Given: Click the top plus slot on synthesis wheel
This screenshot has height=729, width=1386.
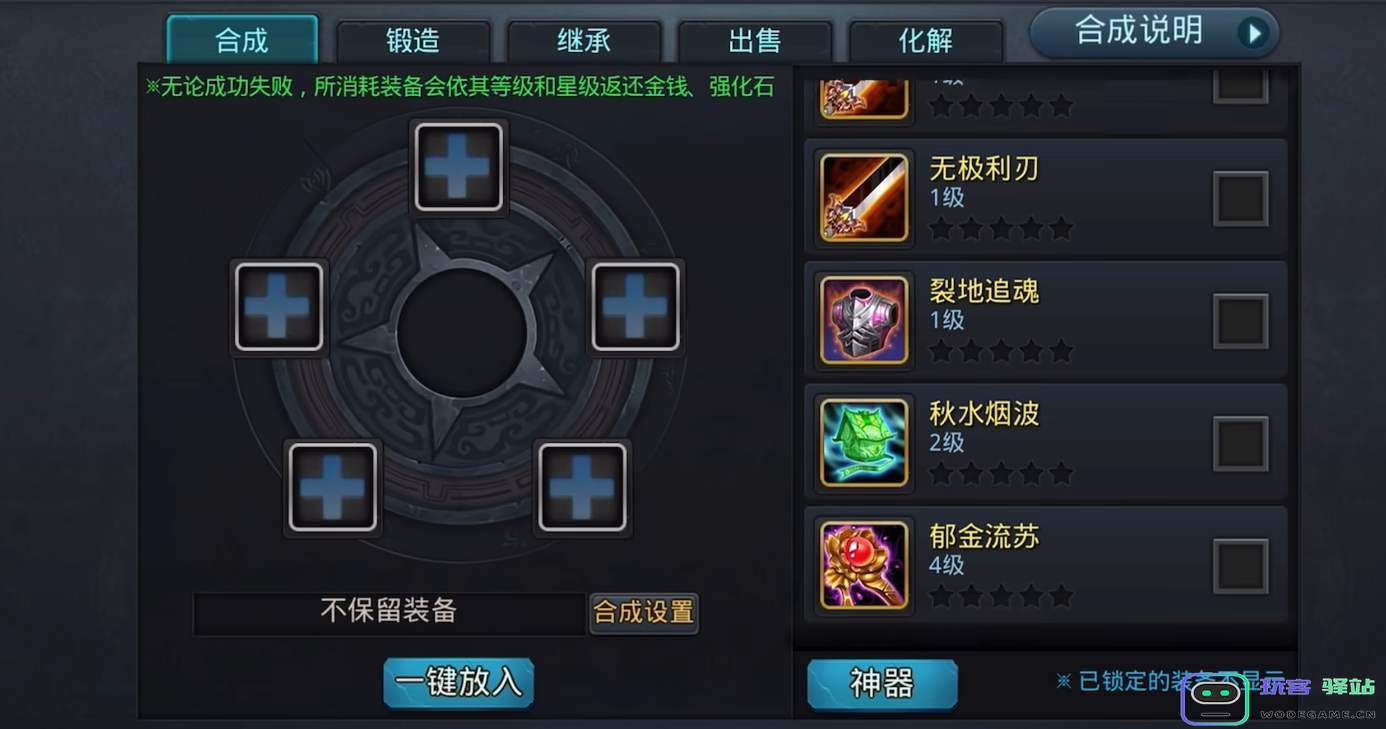Looking at the screenshot, I should [x=458, y=166].
